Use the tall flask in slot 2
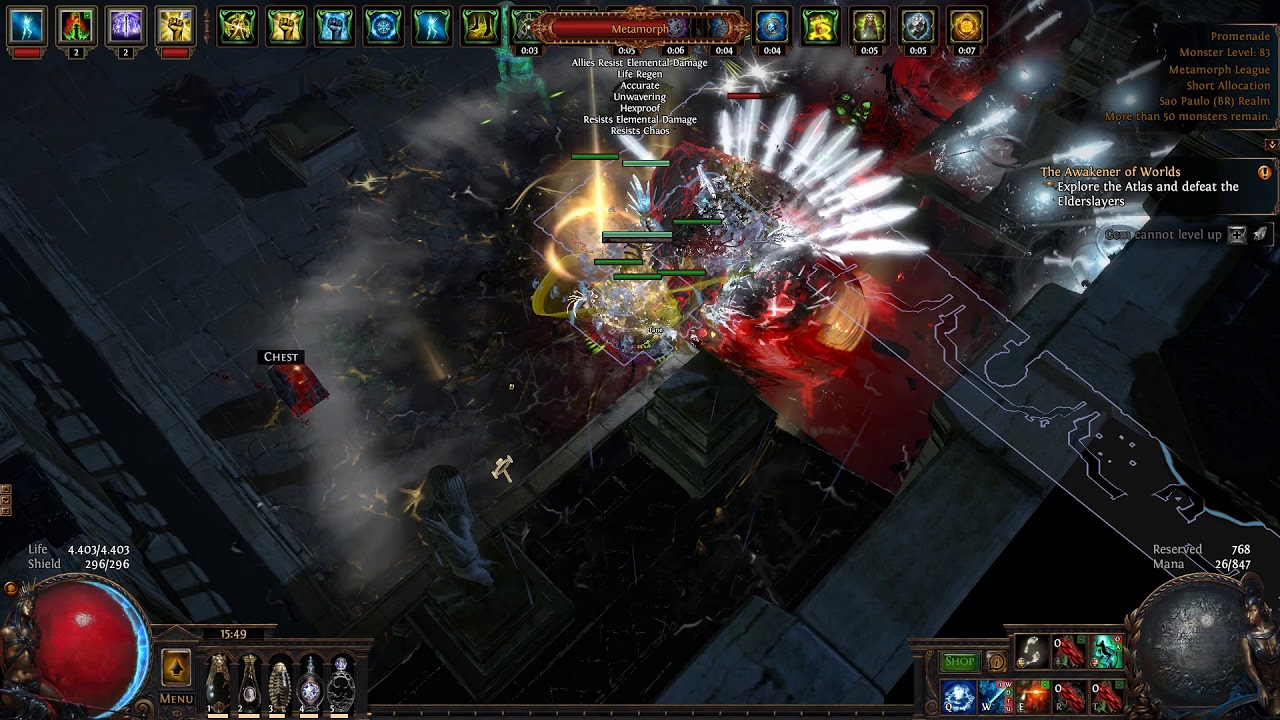 pyautogui.click(x=248, y=683)
